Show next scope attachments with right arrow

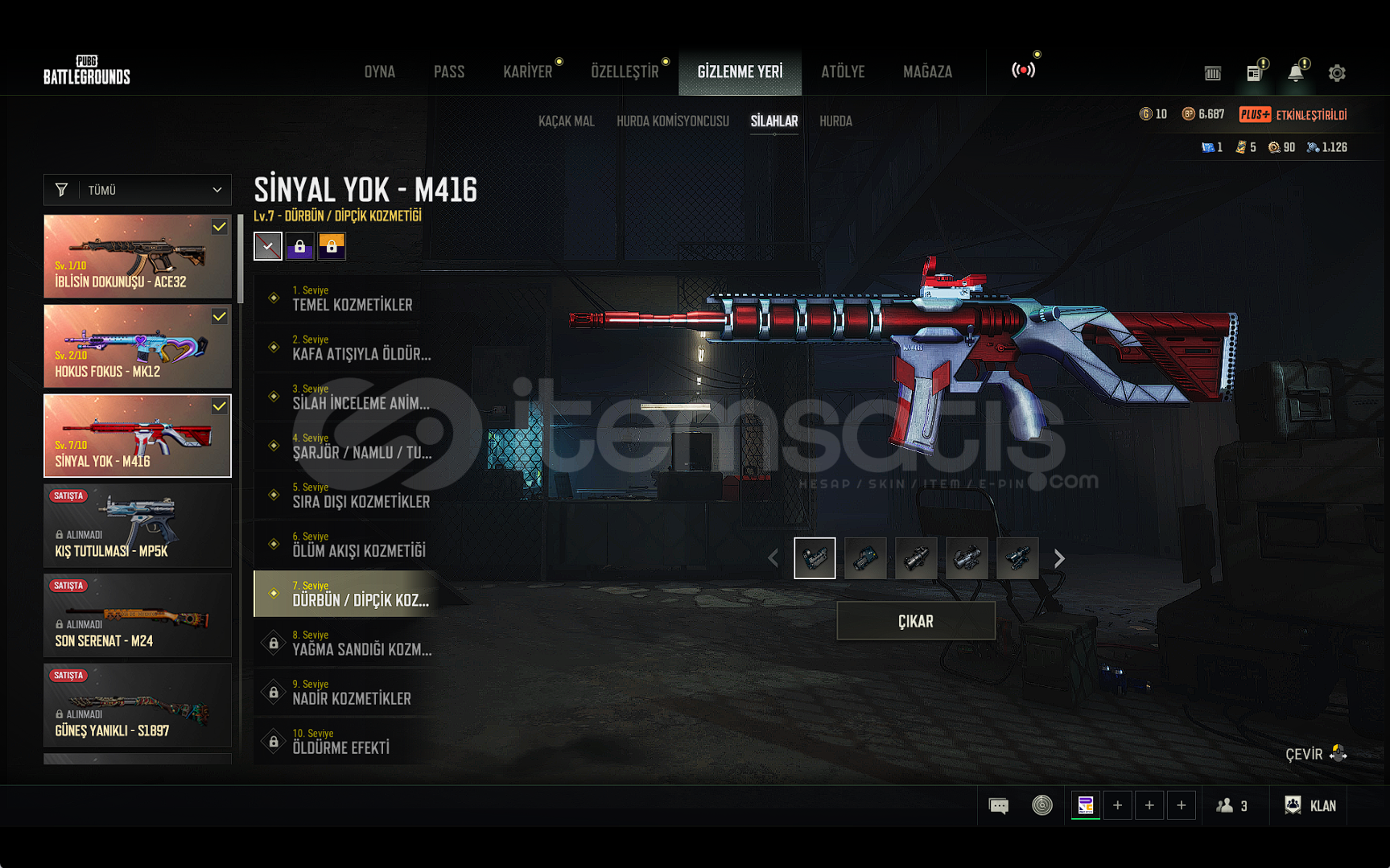point(1059,558)
